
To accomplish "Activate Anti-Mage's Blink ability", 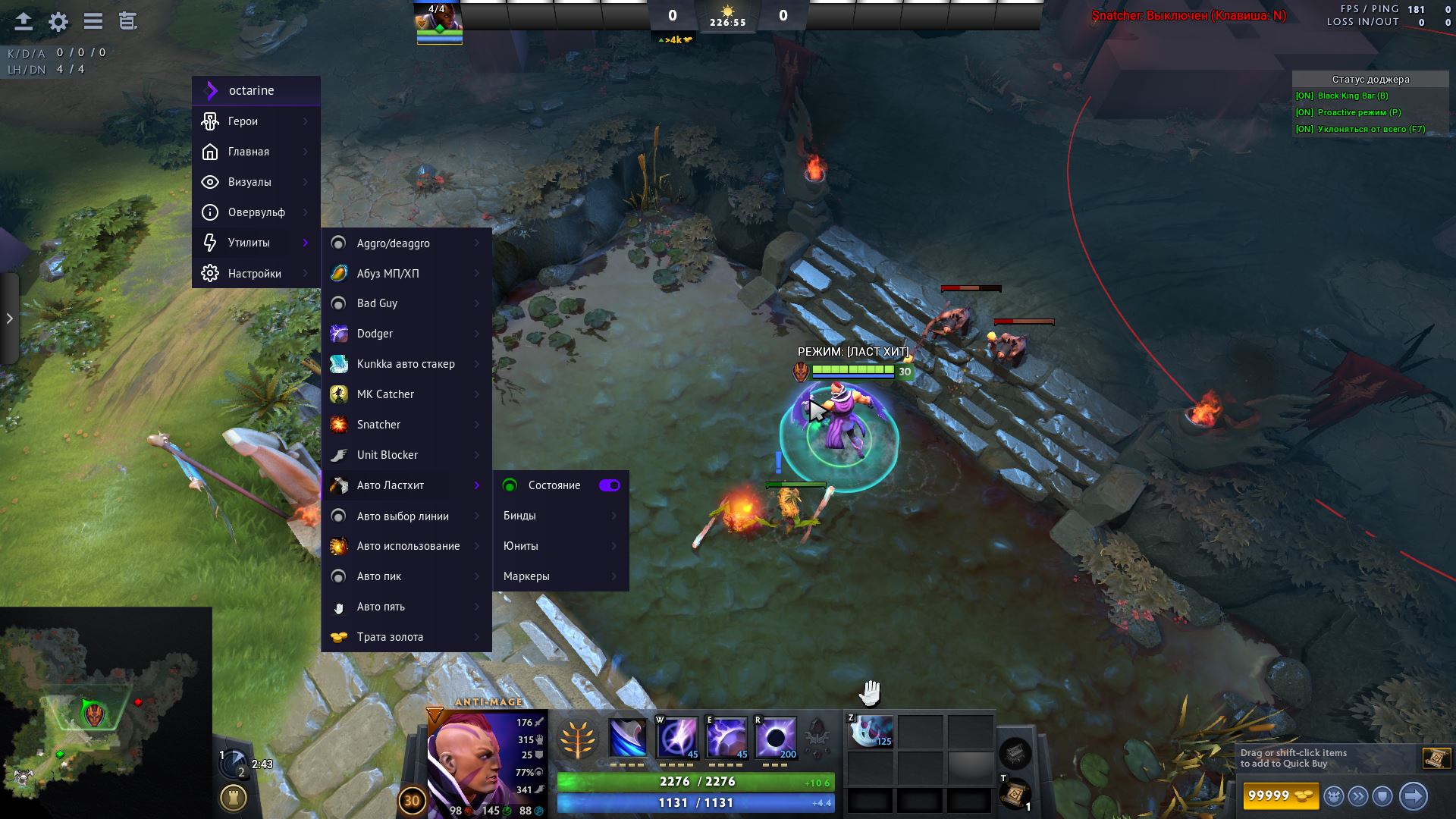I will tap(677, 737).
